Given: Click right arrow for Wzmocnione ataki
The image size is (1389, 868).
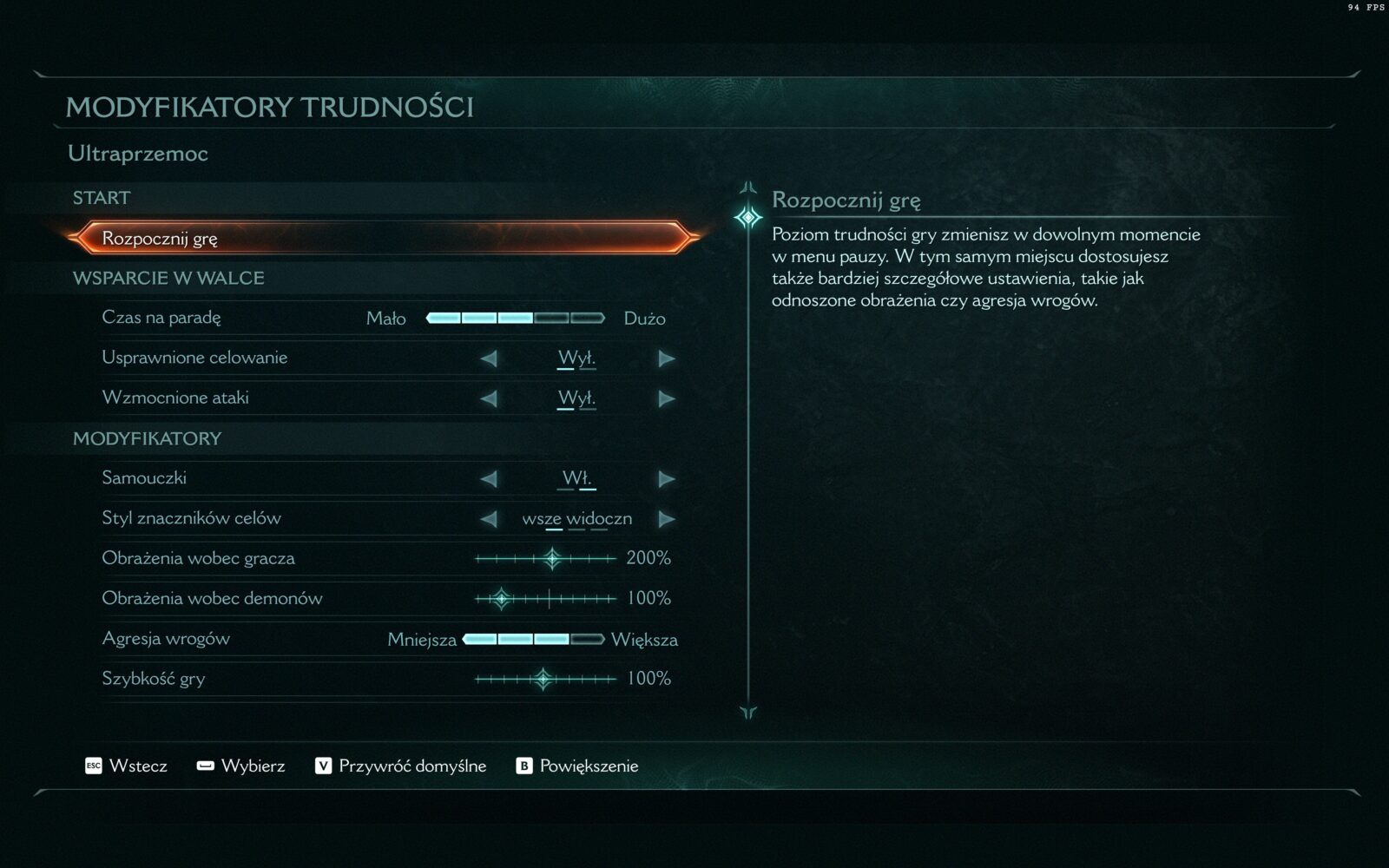Looking at the screenshot, I should [x=666, y=398].
